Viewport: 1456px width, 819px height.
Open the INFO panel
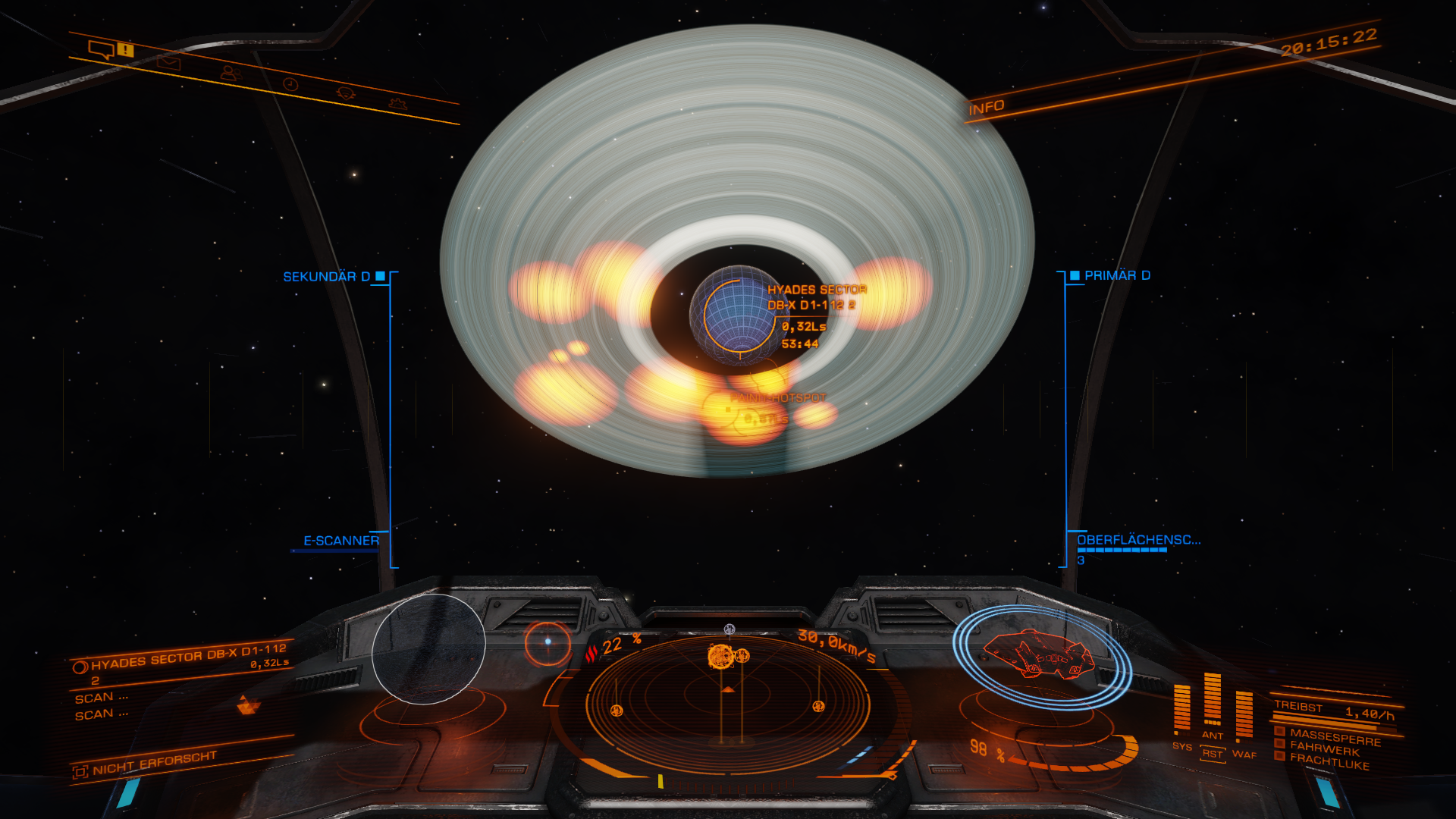(x=986, y=108)
